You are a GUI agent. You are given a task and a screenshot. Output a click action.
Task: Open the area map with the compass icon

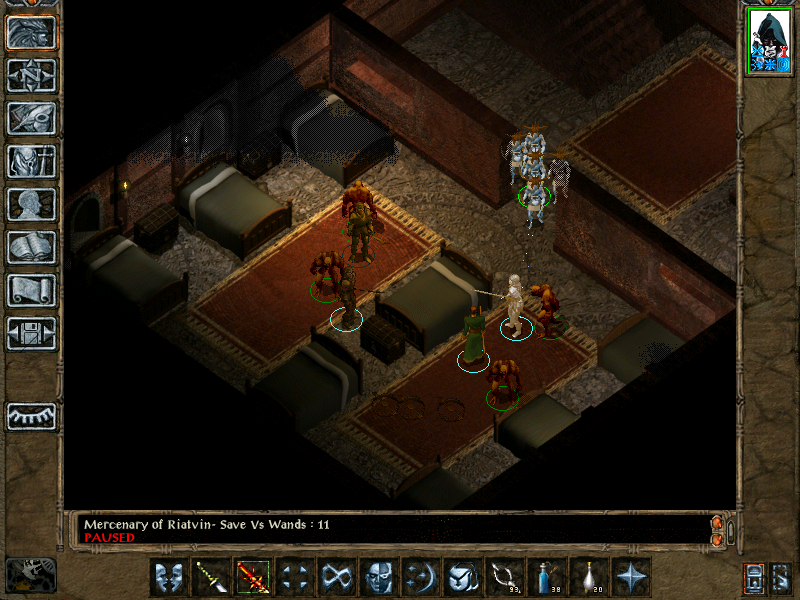coord(31,76)
